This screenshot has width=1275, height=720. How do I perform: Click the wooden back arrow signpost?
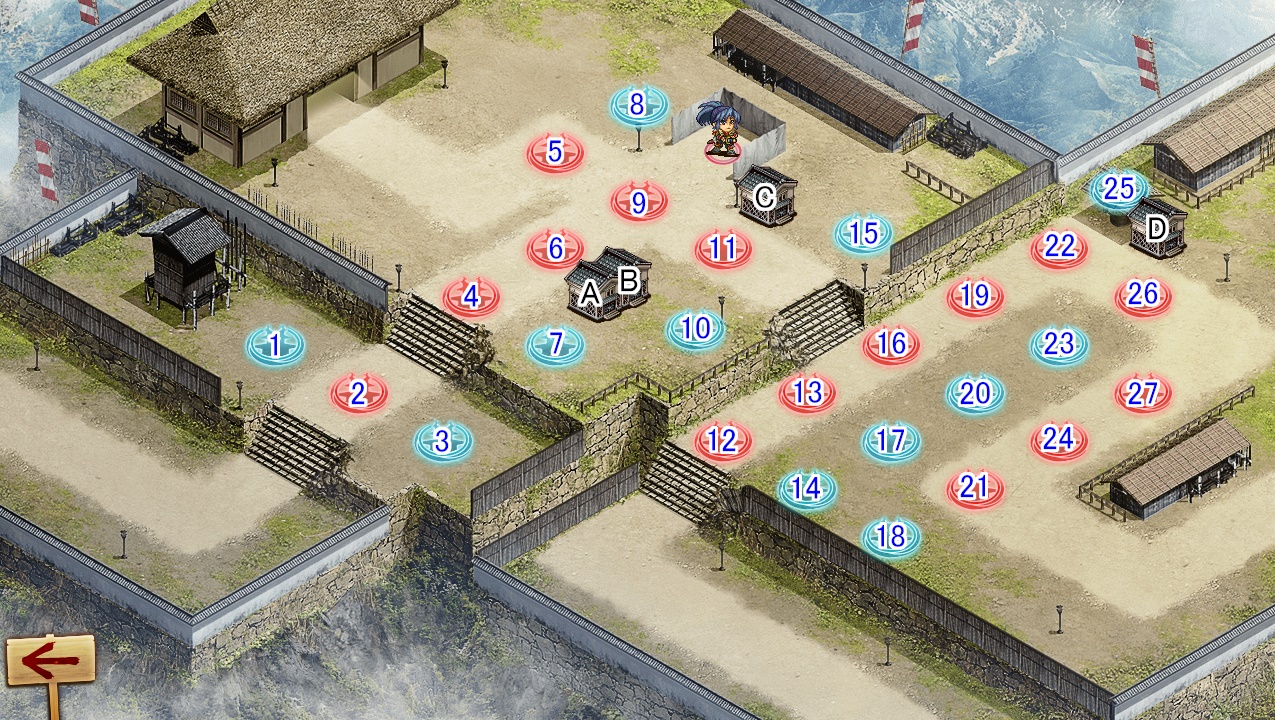click(50, 660)
